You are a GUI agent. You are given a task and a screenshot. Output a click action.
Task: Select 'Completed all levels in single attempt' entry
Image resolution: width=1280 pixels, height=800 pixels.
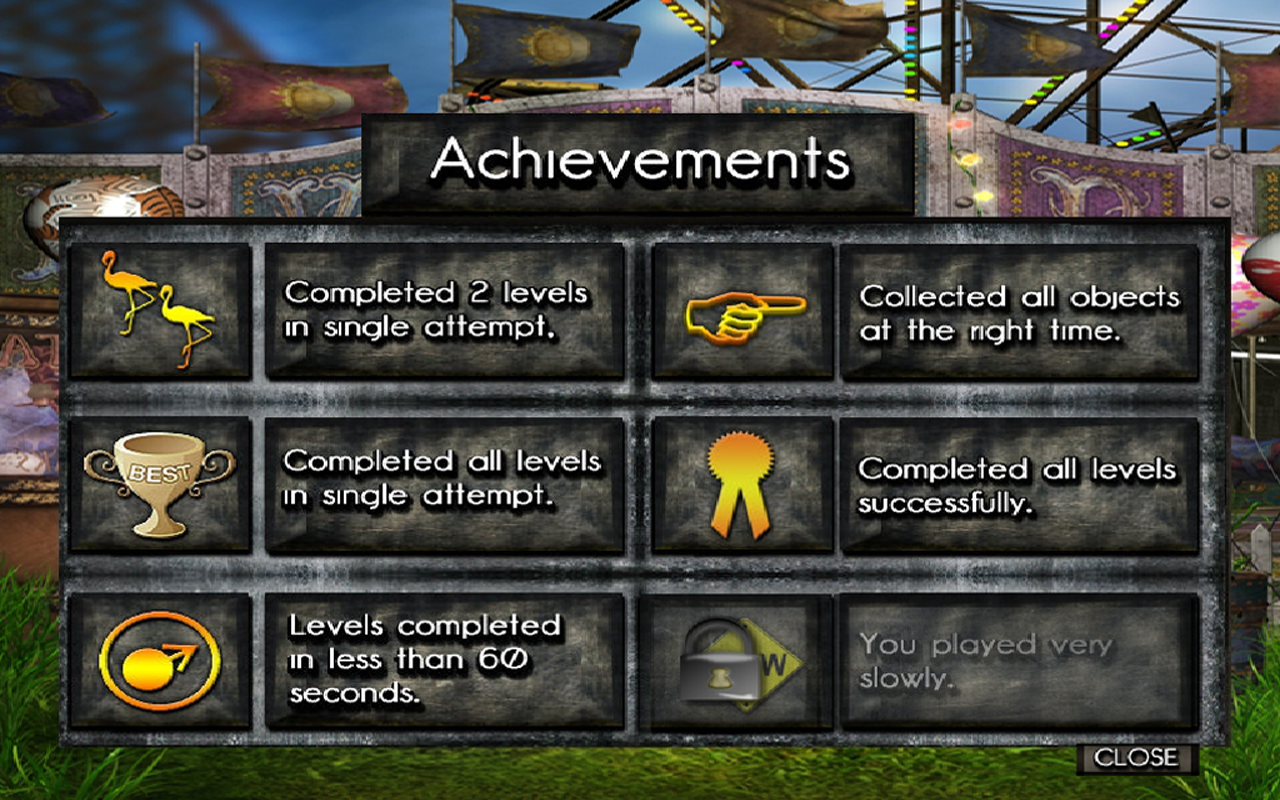(x=444, y=484)
